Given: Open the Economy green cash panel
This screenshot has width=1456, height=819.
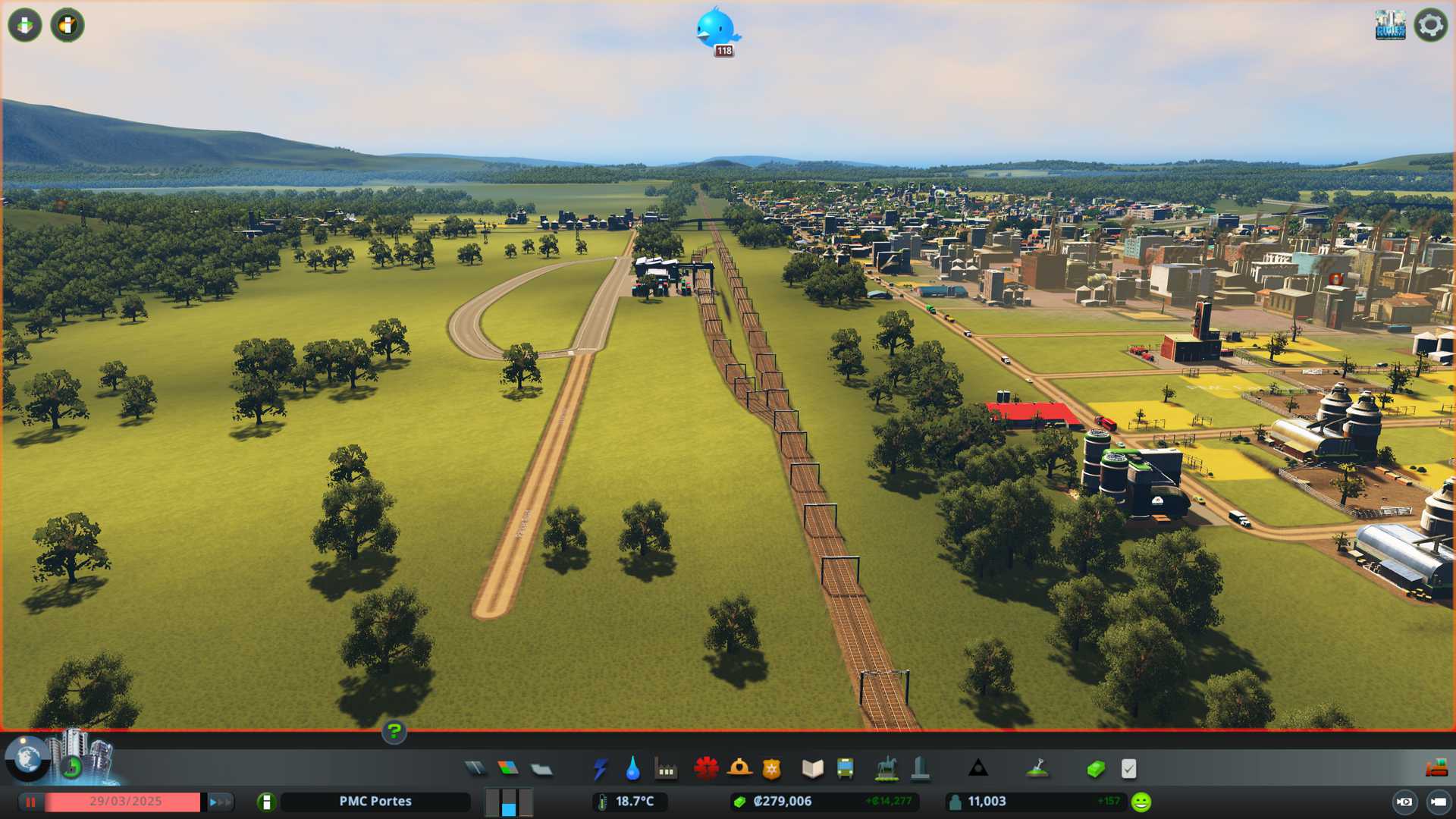Looking at the screenshot, I should (x=1095, y=769).
